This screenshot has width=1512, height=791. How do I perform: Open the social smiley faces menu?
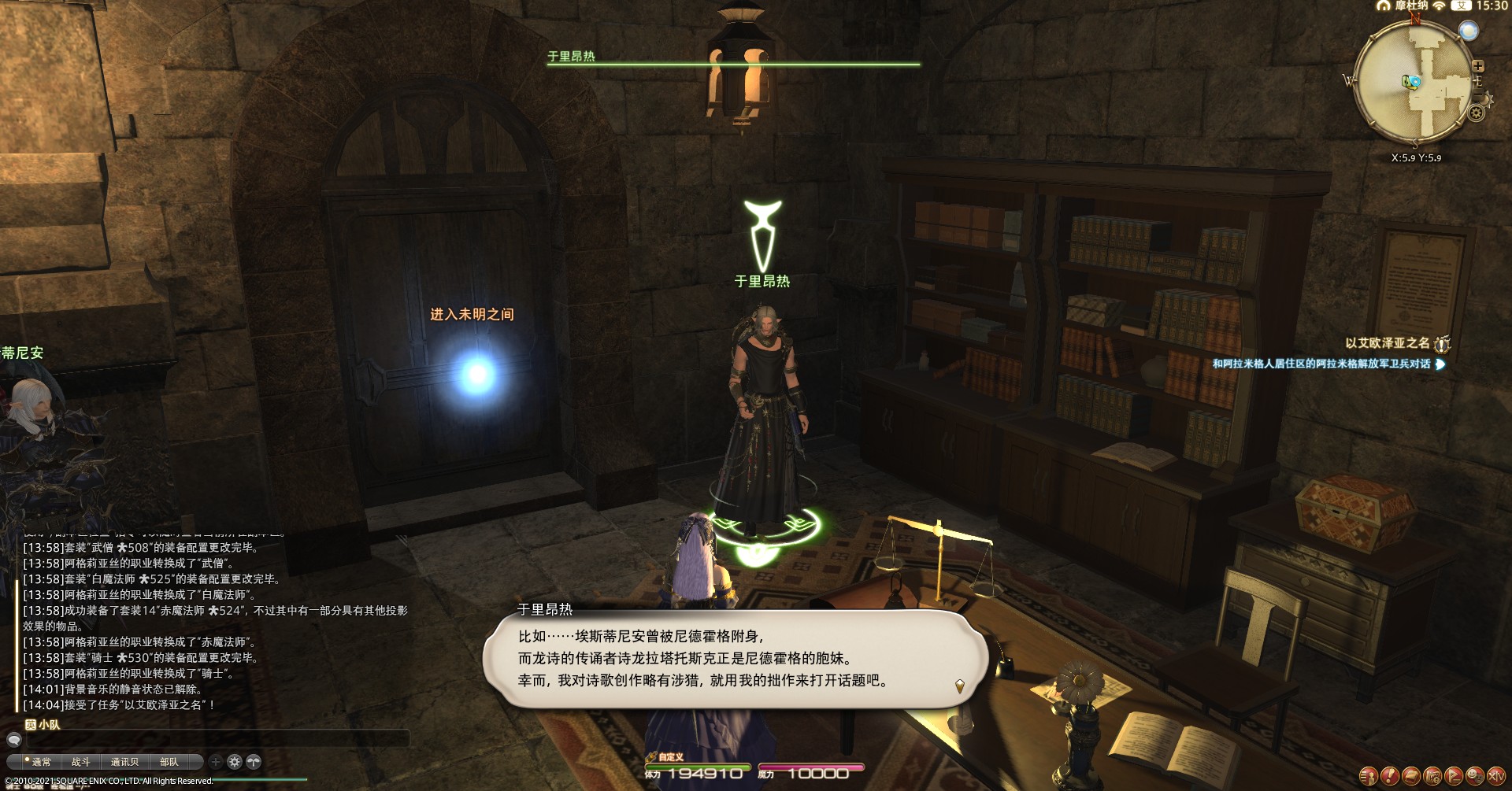pyautogui.click(x=1474, y=776)
